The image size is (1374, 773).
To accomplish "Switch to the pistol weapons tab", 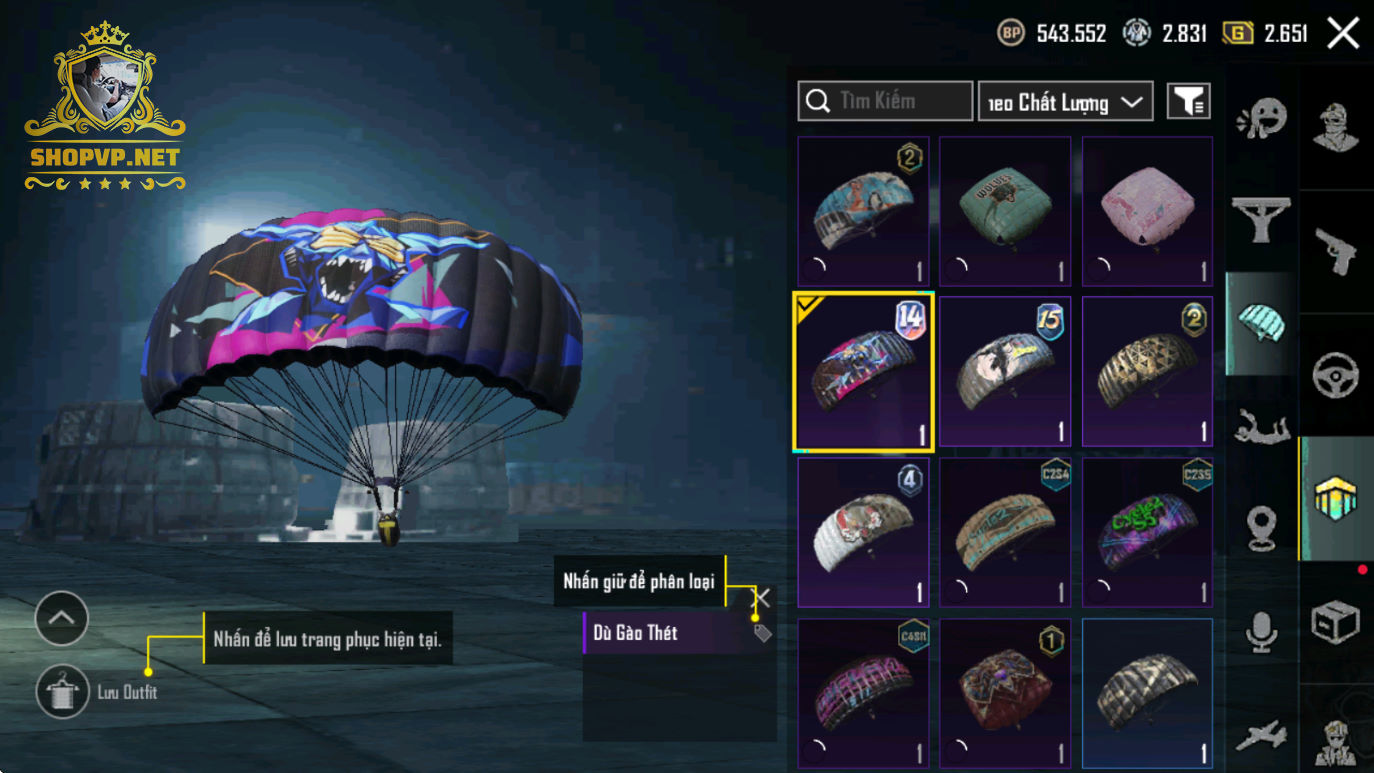I will 1336,249.
